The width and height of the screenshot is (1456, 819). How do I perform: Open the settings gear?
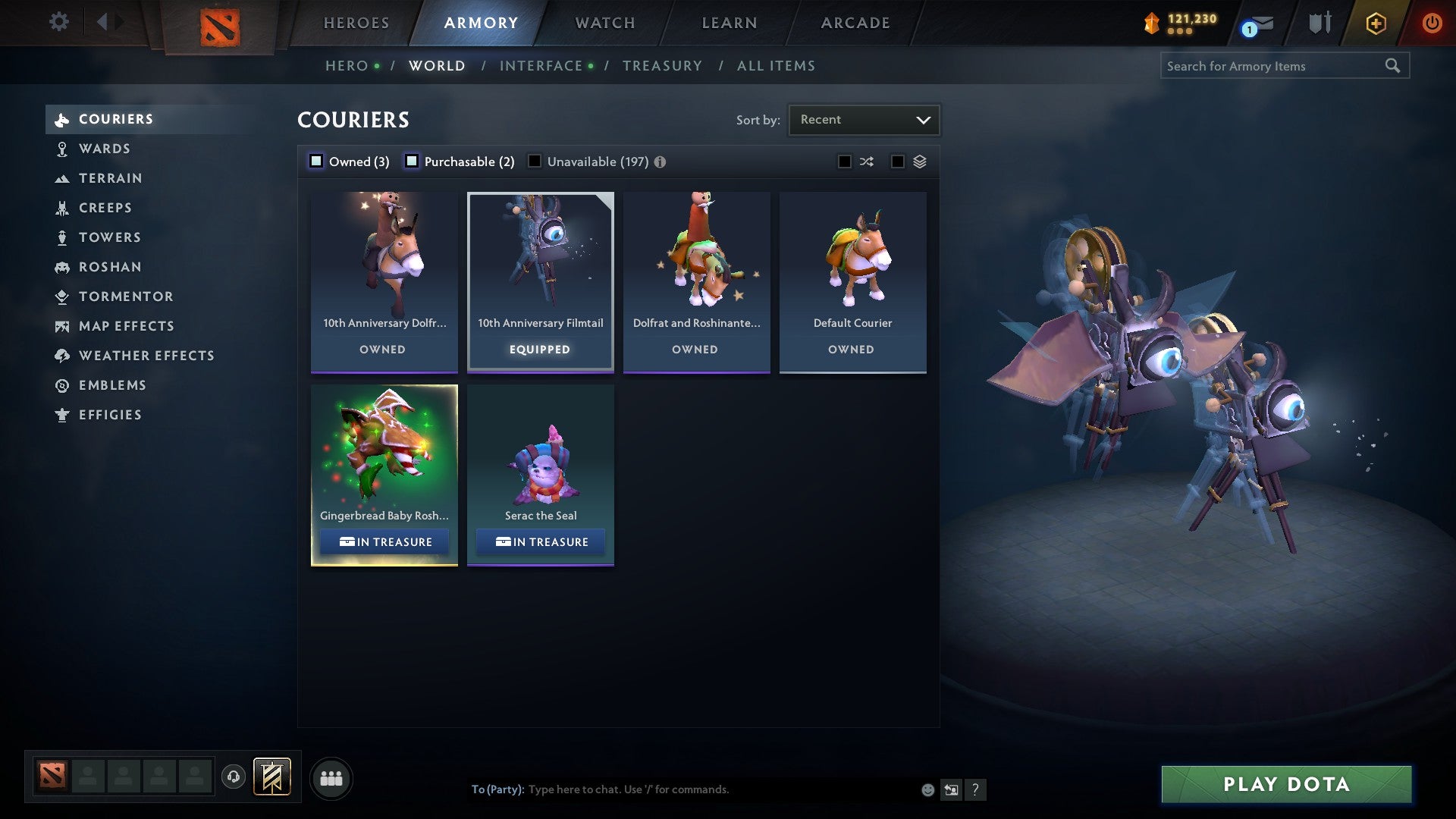[x=58, y=23]
